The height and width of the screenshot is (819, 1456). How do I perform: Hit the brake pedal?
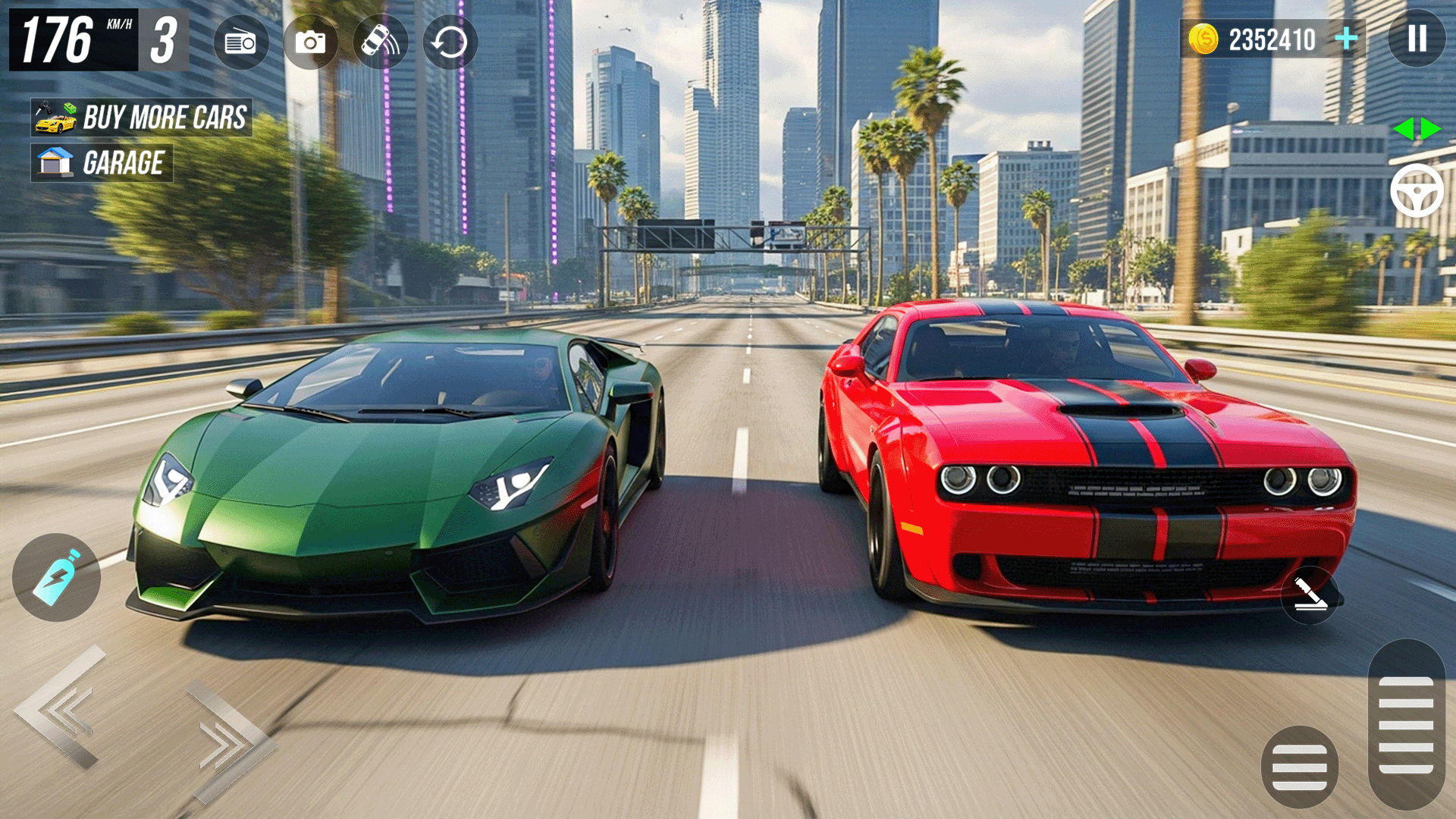(x=1299, y=767)
